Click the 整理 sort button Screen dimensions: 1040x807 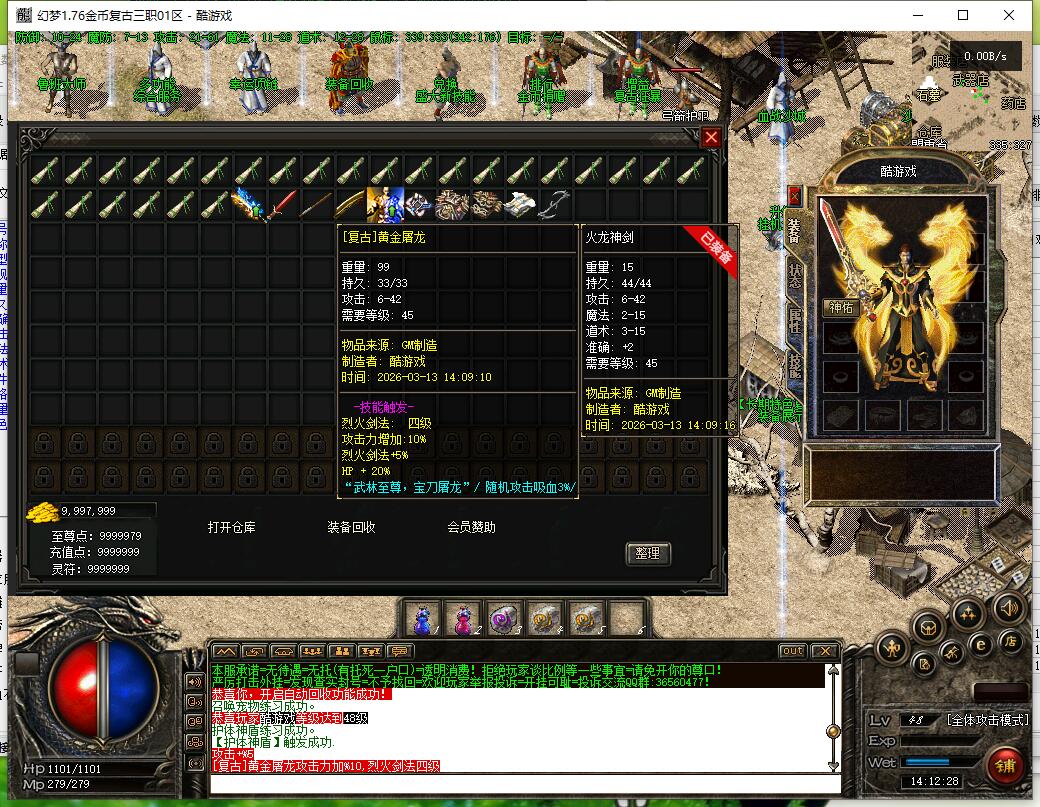coord(647,553)
